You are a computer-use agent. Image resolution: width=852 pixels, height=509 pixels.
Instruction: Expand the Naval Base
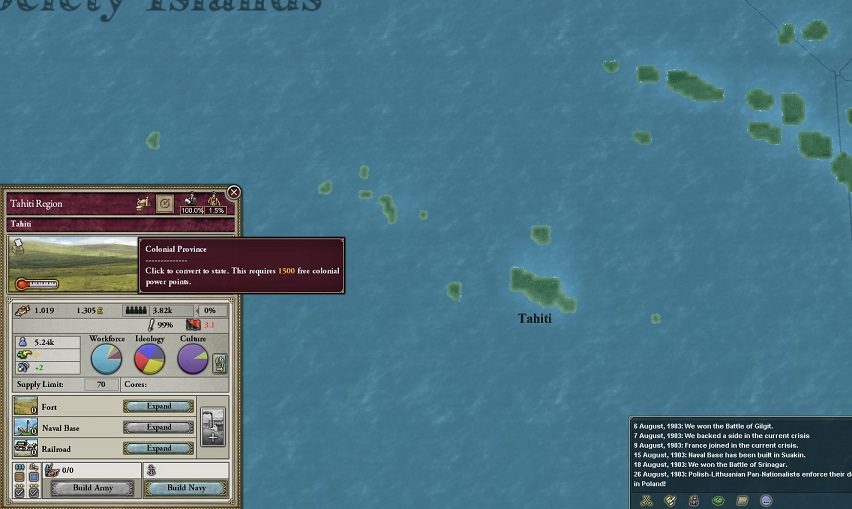click(x=158, y=427)
